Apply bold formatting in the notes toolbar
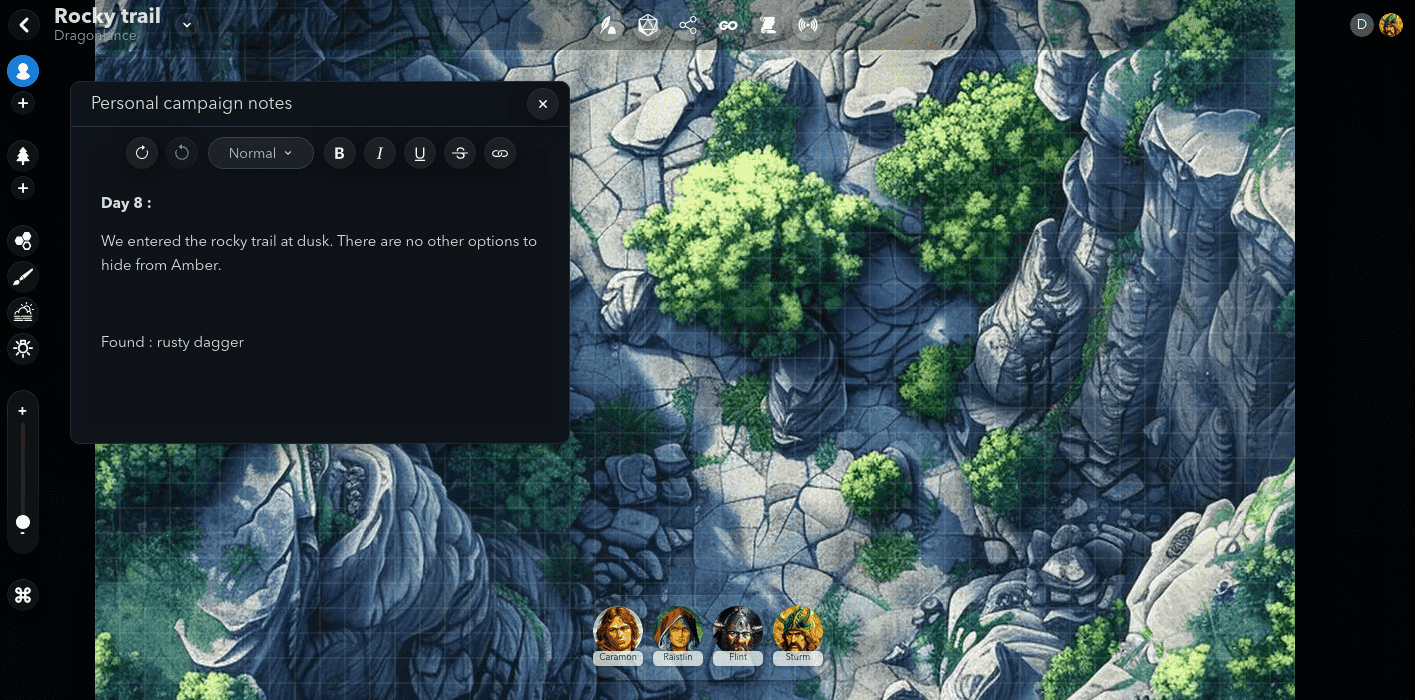Image resolution: width=1415 pixels, height=700 pixels. click(340, 153)
